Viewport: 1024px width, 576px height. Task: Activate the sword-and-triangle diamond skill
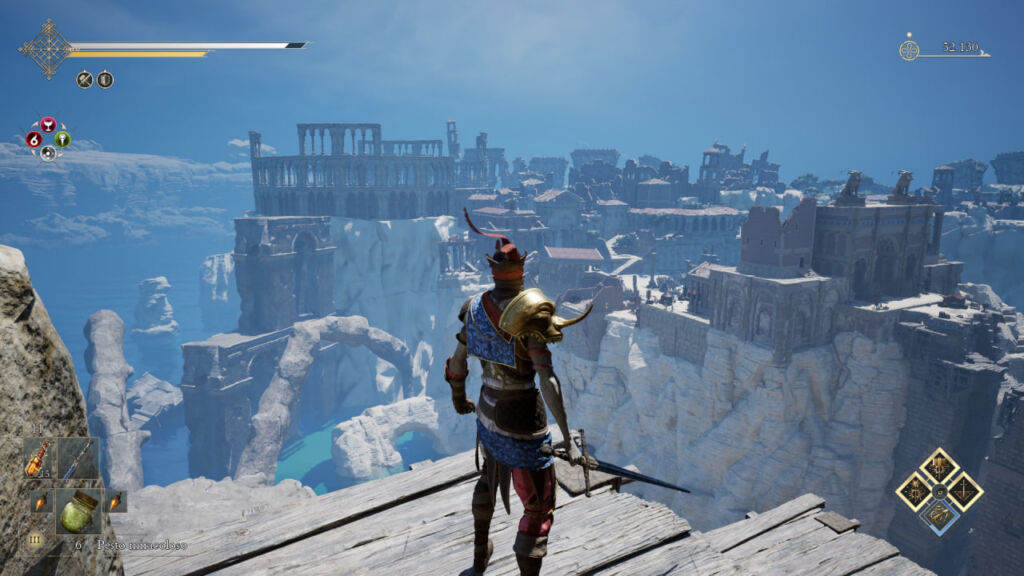[964, 491]
